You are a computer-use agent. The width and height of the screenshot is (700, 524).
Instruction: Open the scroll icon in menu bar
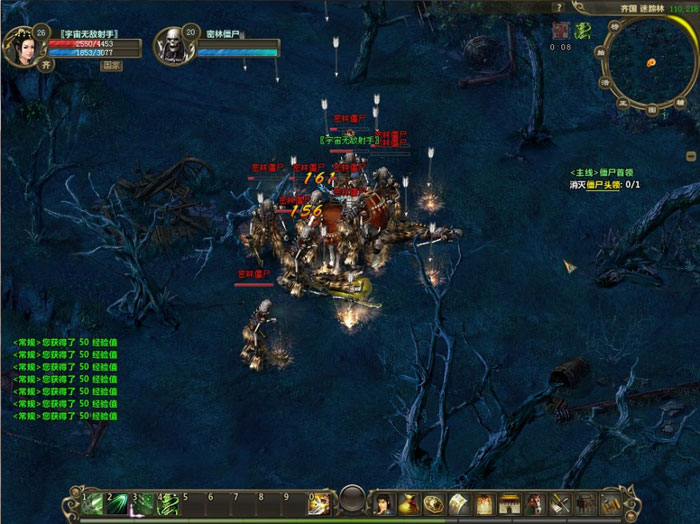(458, 502)
